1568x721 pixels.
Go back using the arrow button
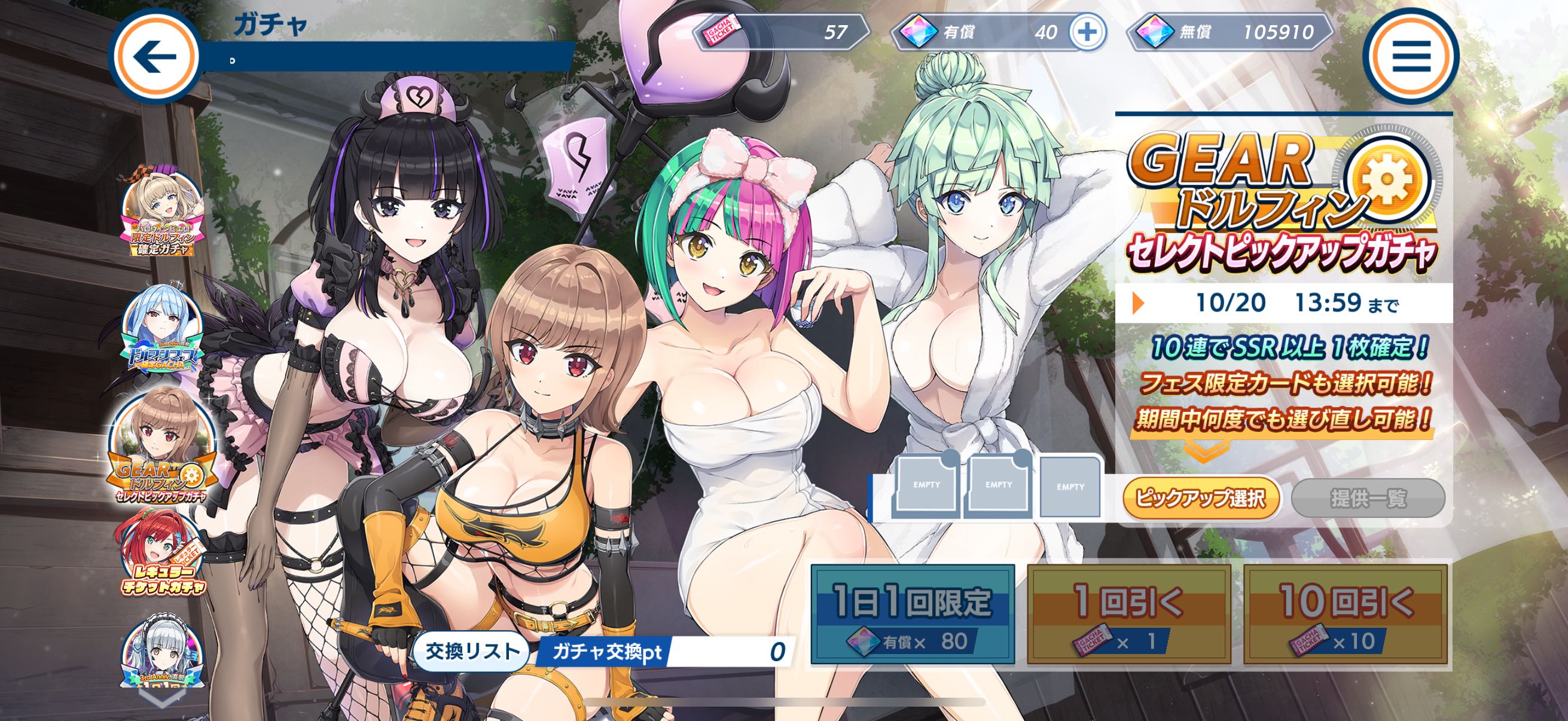click(x=155, y=56)
